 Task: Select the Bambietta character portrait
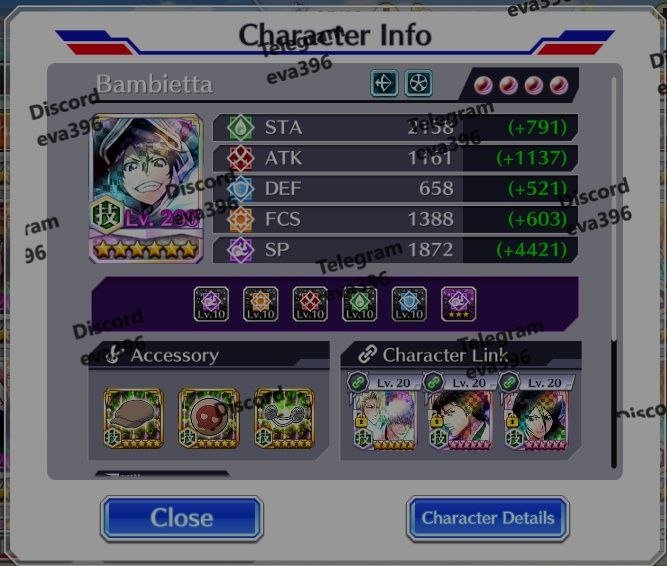[146, 188]
